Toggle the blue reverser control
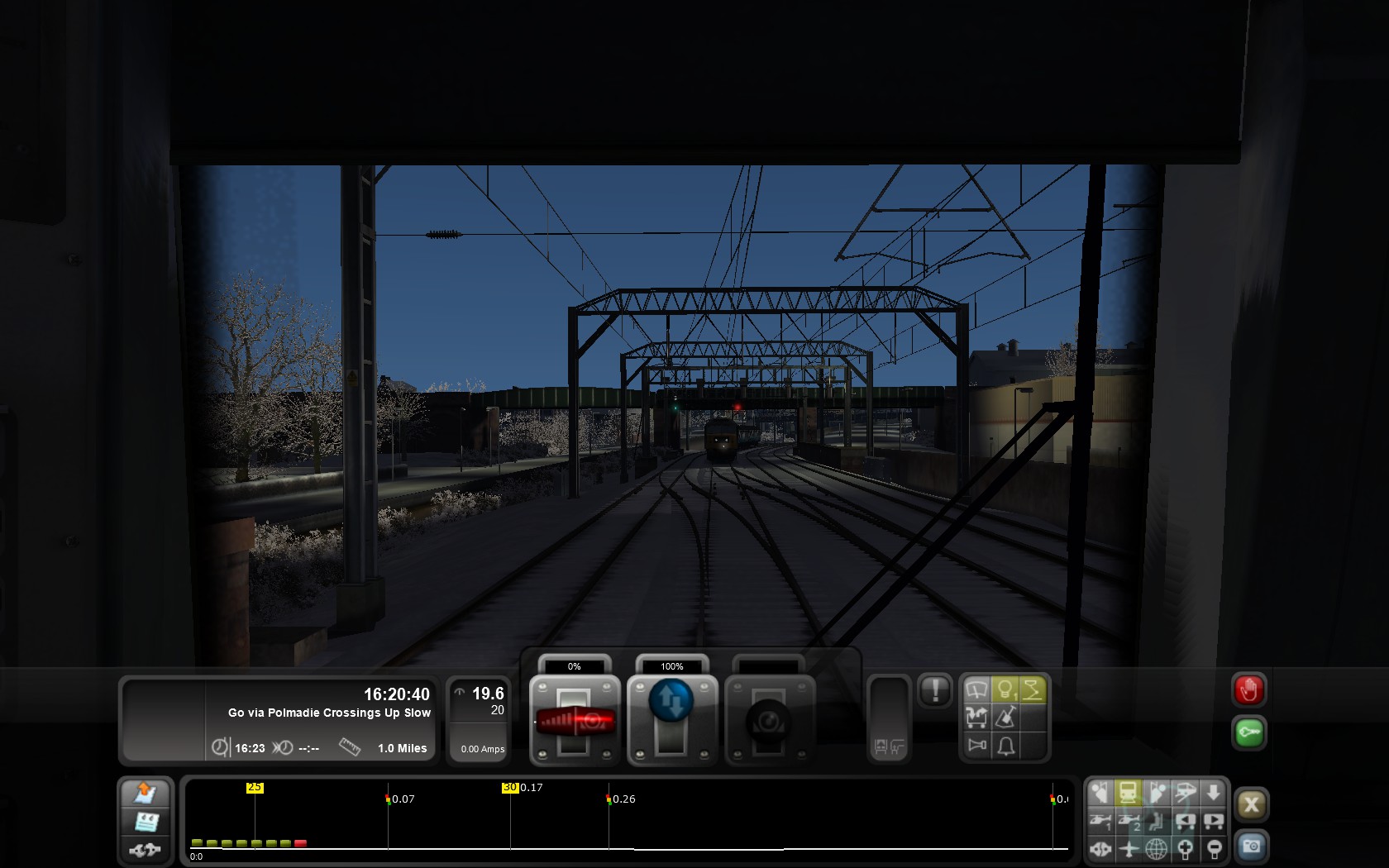Image resolution: width=1389 pixels, height=868 pixels. [x=671, y=701]
